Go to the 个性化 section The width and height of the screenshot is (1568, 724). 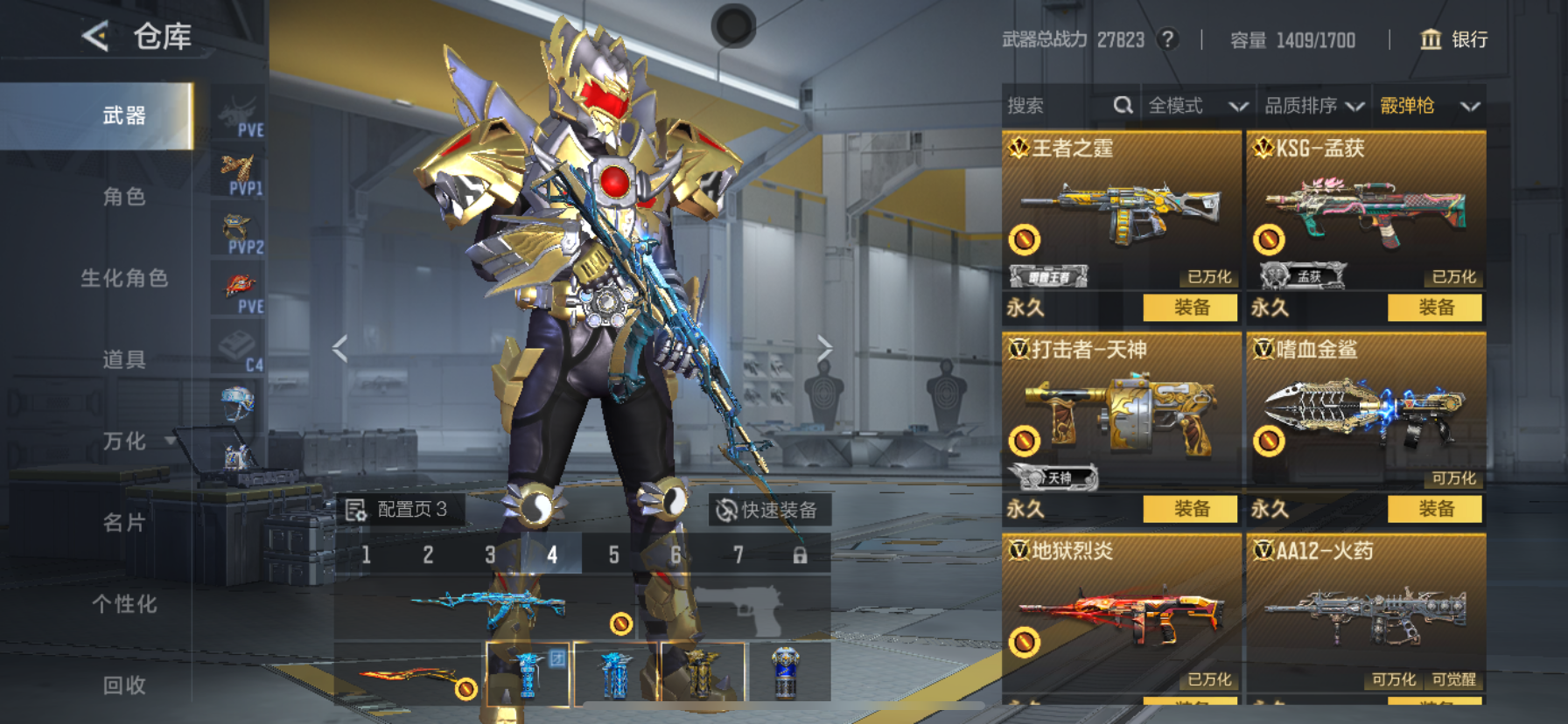[124, 603]
